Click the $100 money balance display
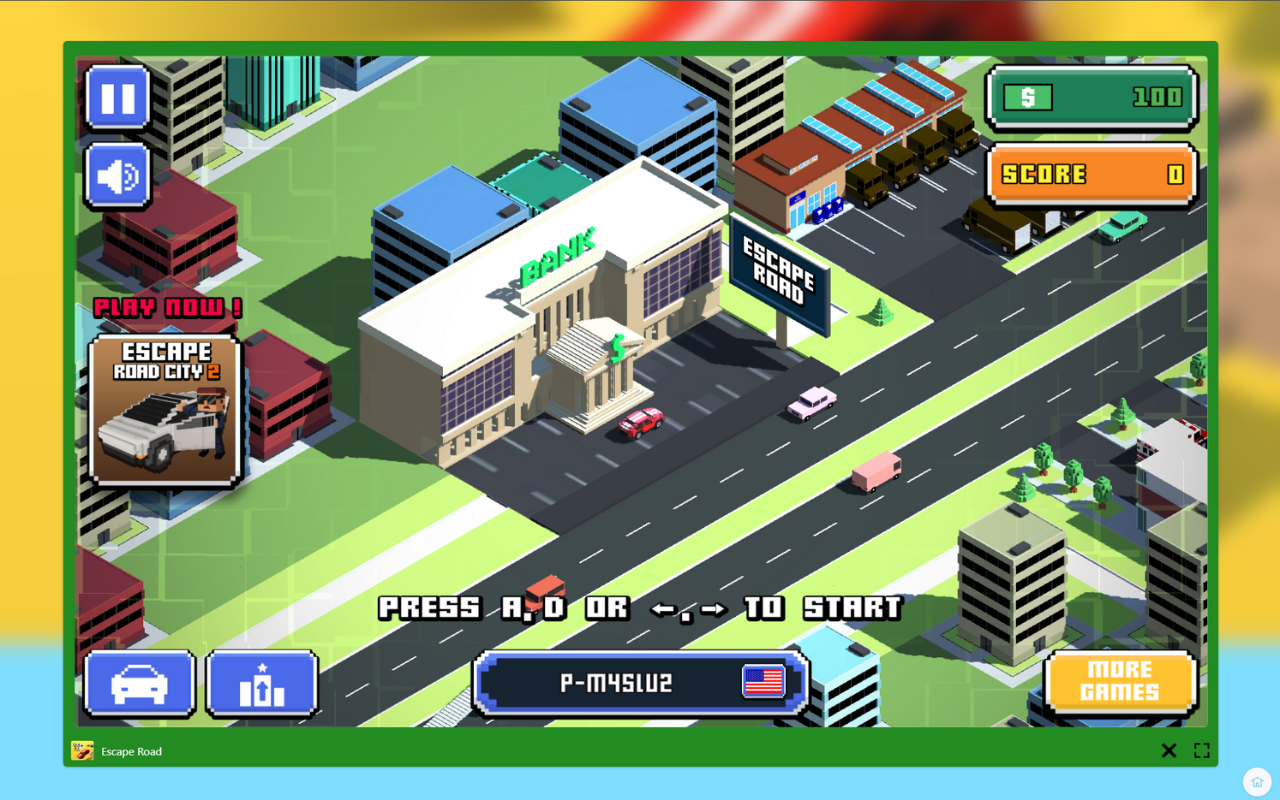This screenshot has width=1280, height=800. point(1091,97)
